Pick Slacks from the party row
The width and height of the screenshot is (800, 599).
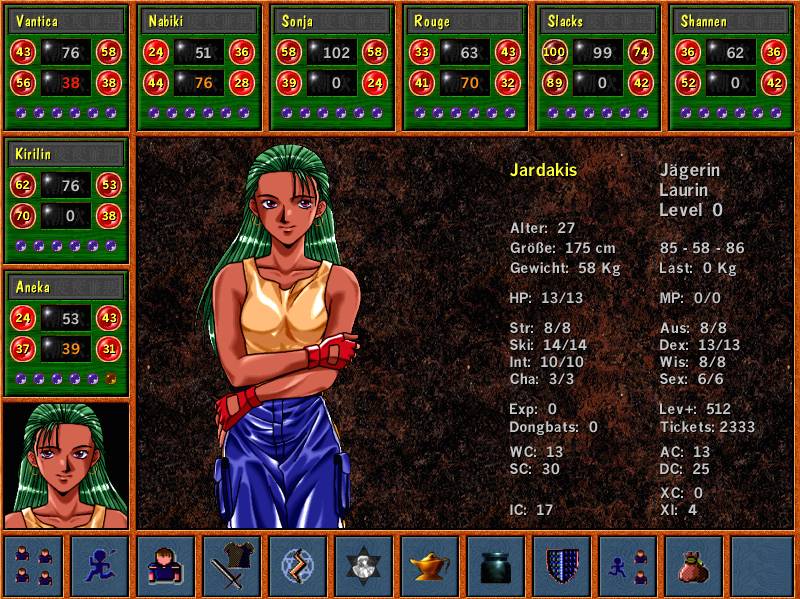598,67
